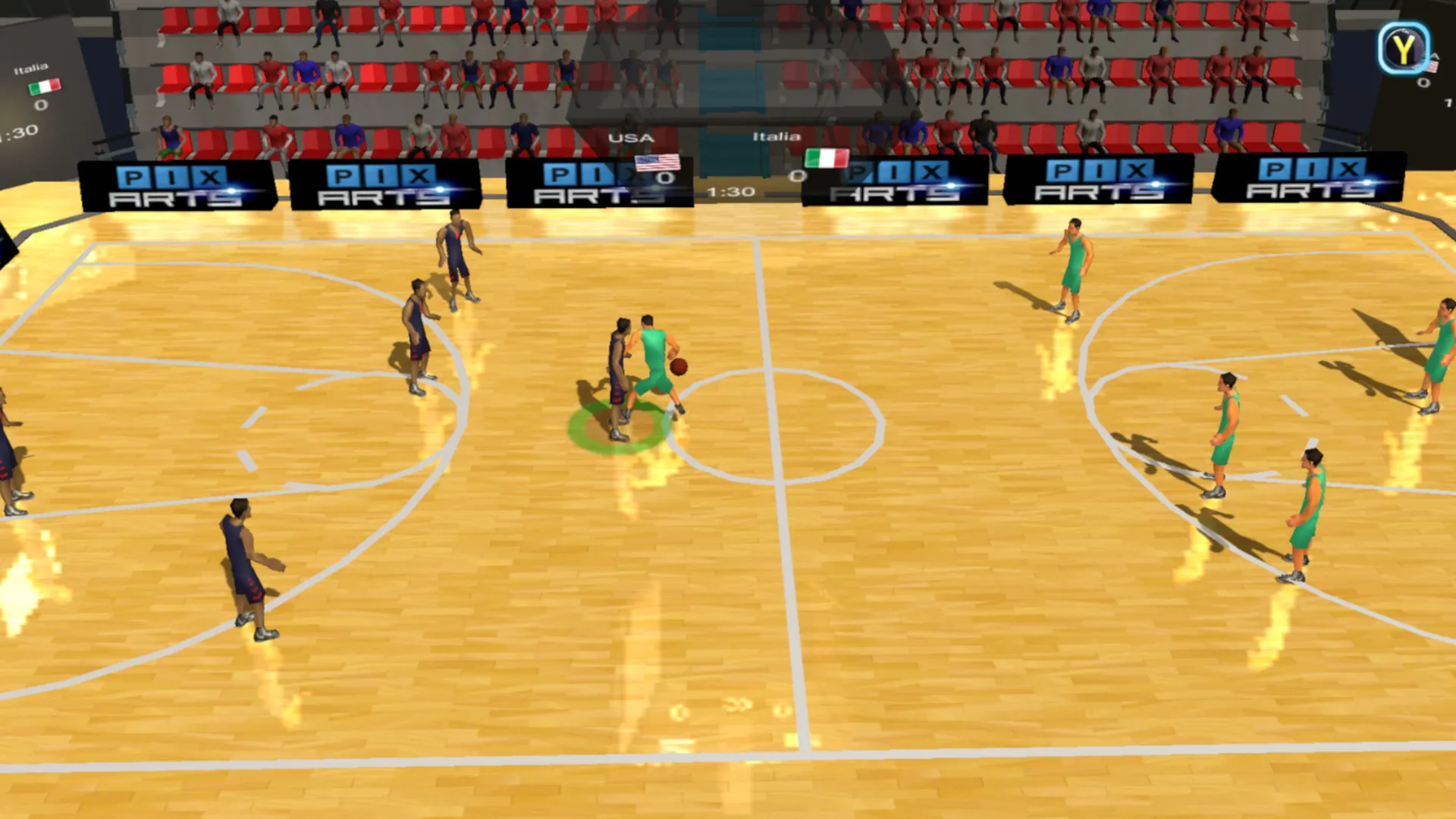This screenshot has height=819, width=1456.
Task: Click the Italia score zero on the scoreboard
Action: (797, 177)
